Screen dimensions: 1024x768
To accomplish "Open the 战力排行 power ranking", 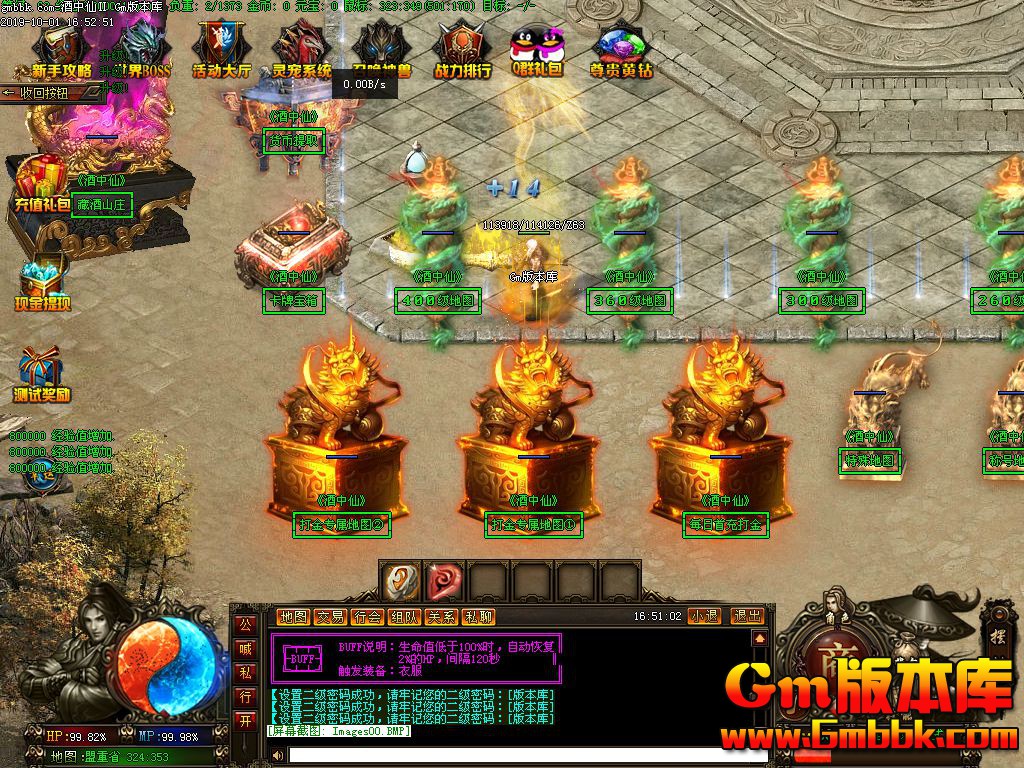I will coord(462,50).
